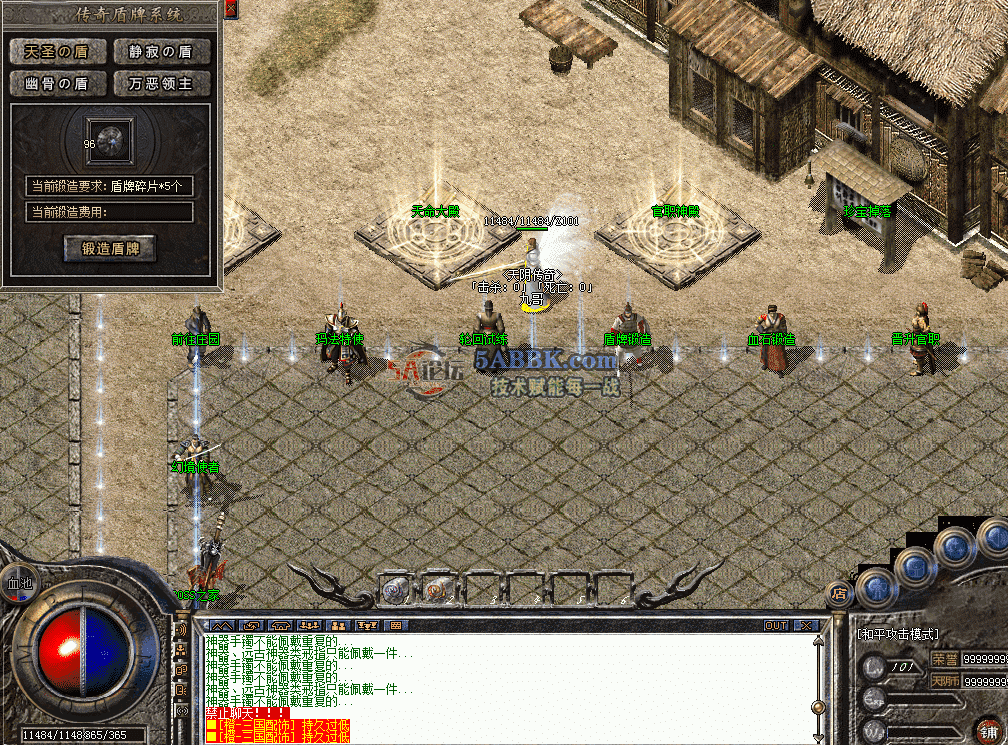
Task: Toggle the 和平攻击模式 attack mode label
Action: (896, 633)
